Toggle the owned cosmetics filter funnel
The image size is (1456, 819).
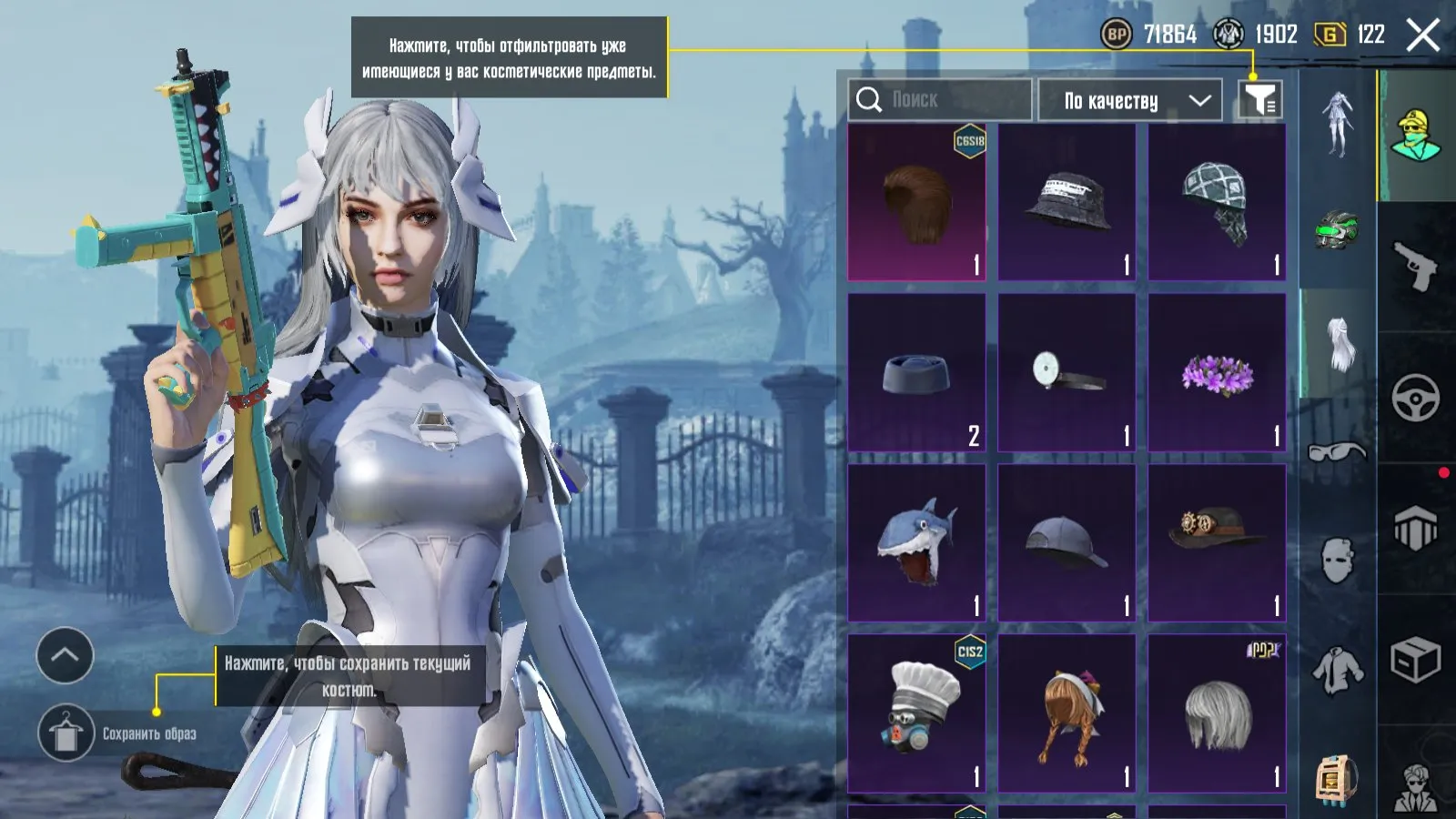click(x=1260, y=99)
